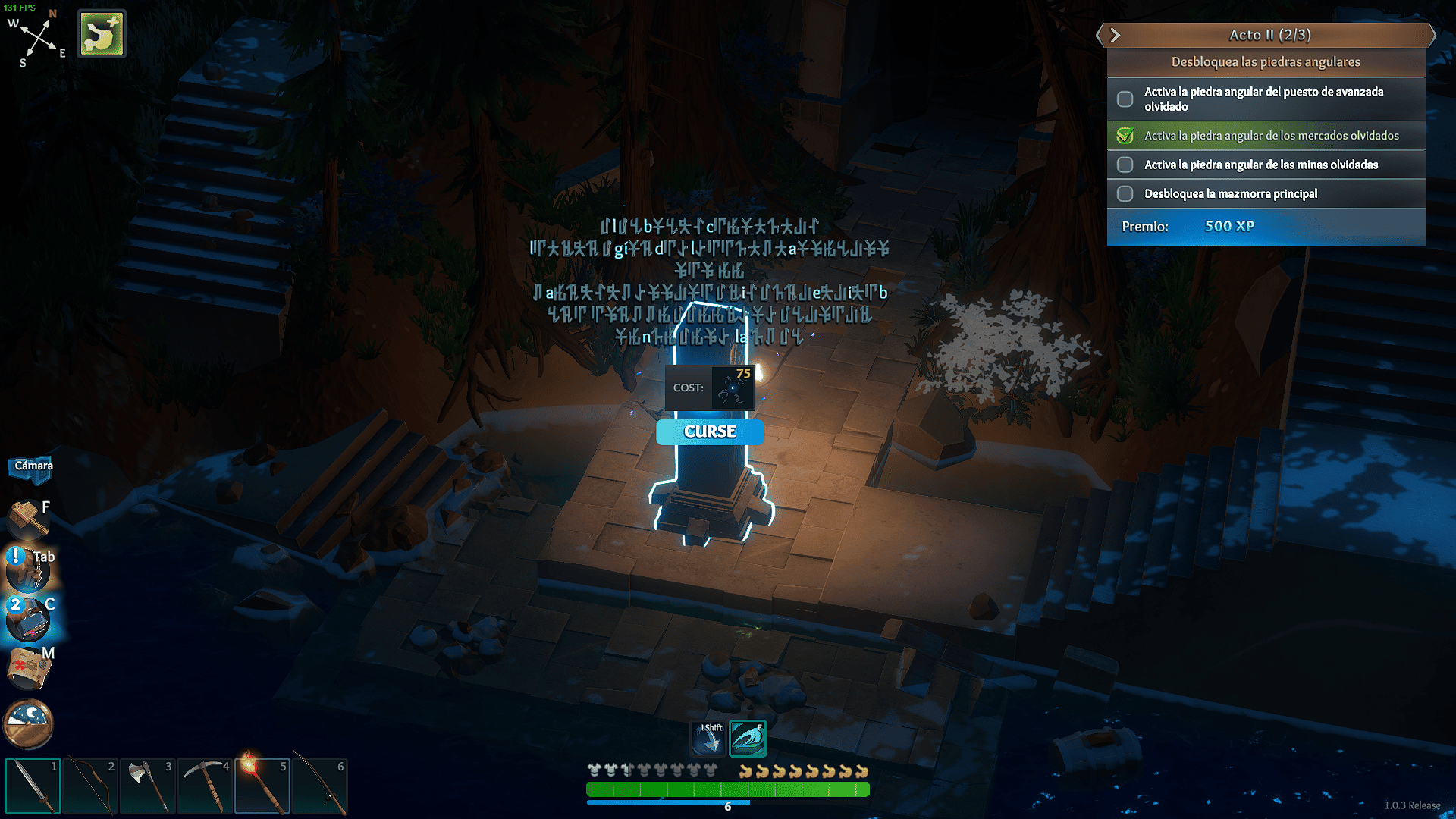The image size is (1456, 819).
Task: Toggle the Cámara button
Action: [x=33, y=466]
